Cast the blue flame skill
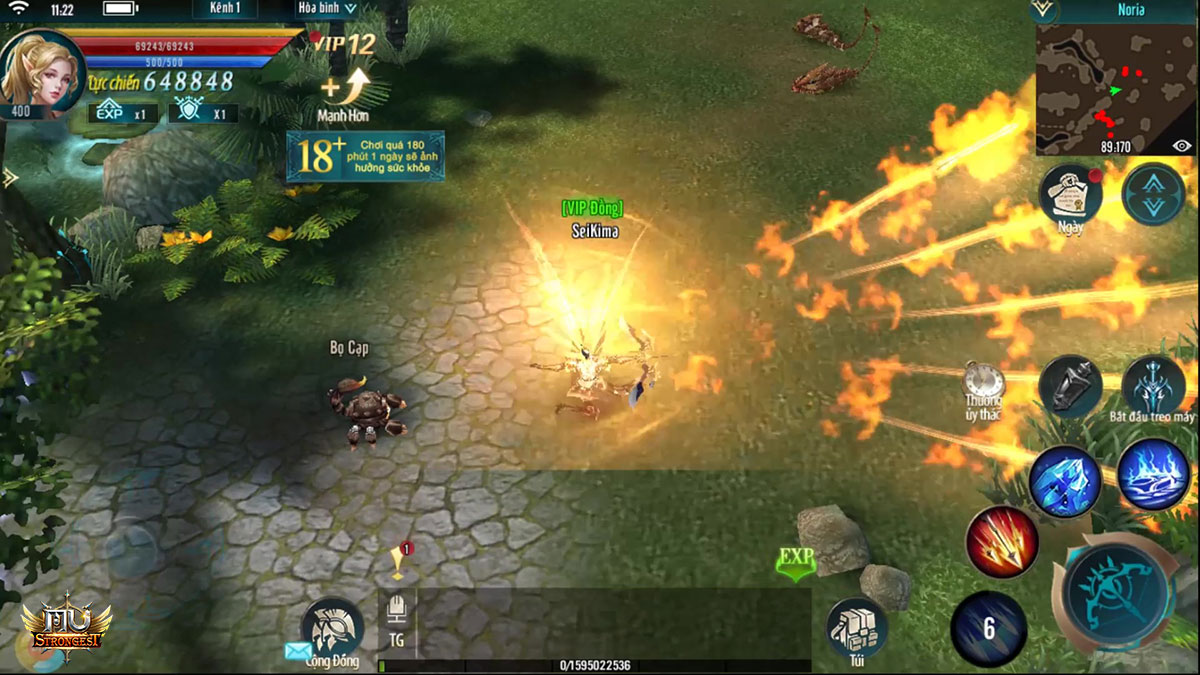Screen dimensions: 1200x675 point(1152,474)
